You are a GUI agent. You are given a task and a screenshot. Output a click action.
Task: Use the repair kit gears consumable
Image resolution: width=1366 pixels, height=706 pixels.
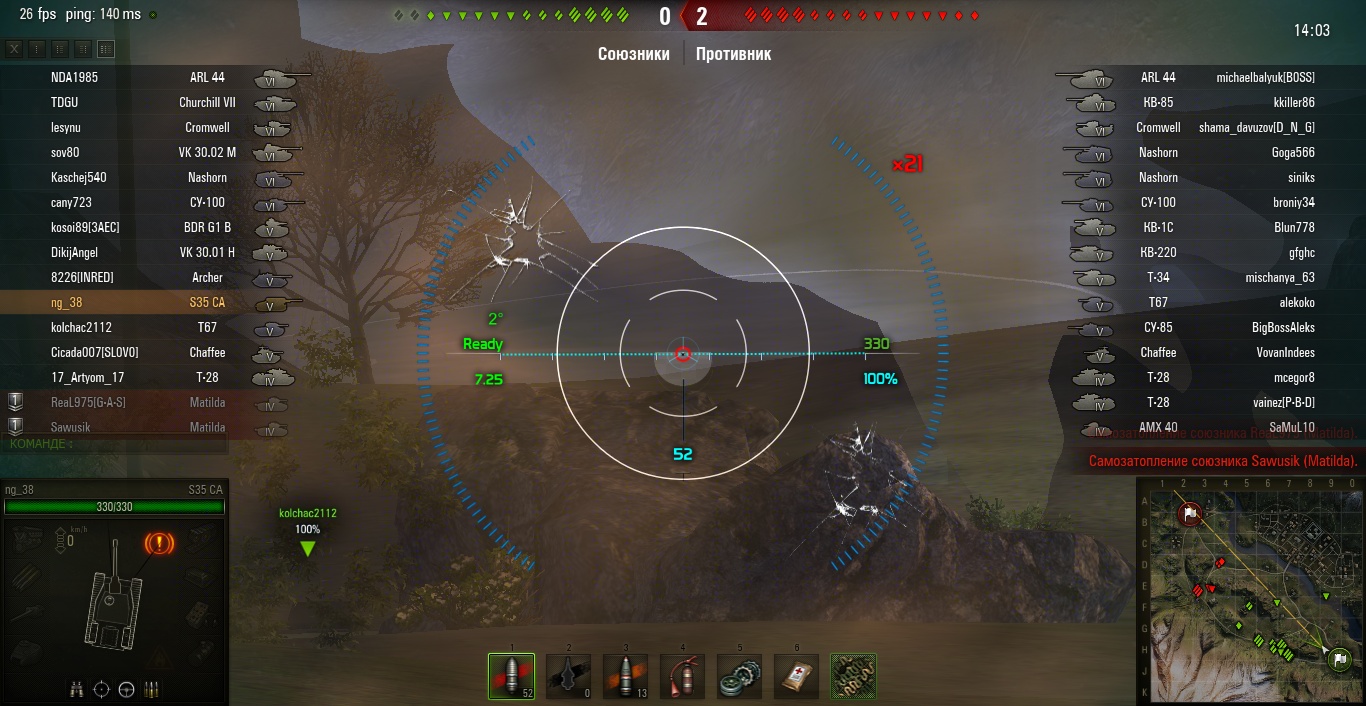click(x=739, y=676)
